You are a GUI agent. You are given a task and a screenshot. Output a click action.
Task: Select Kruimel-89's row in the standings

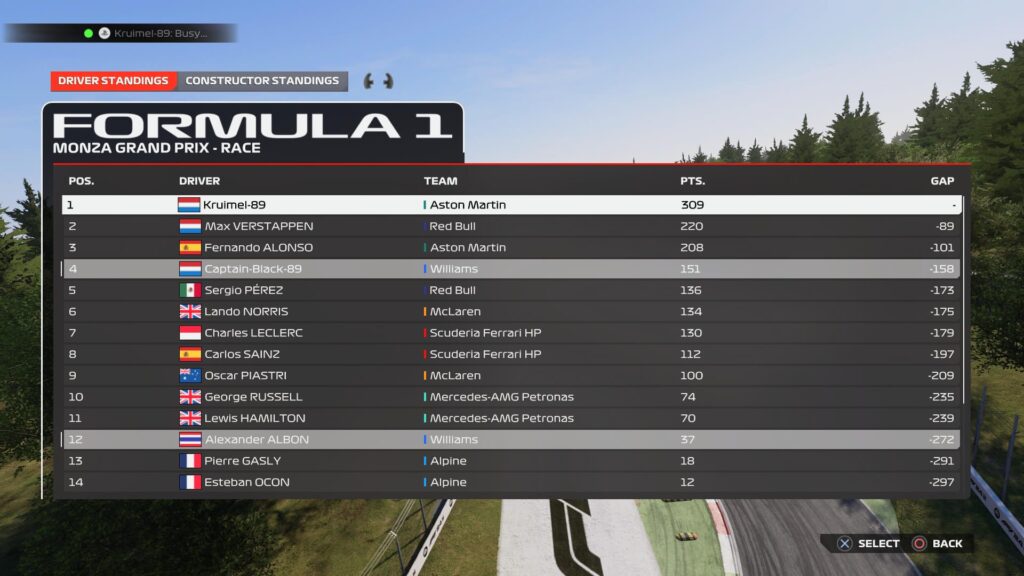click(x=510, y=205)
